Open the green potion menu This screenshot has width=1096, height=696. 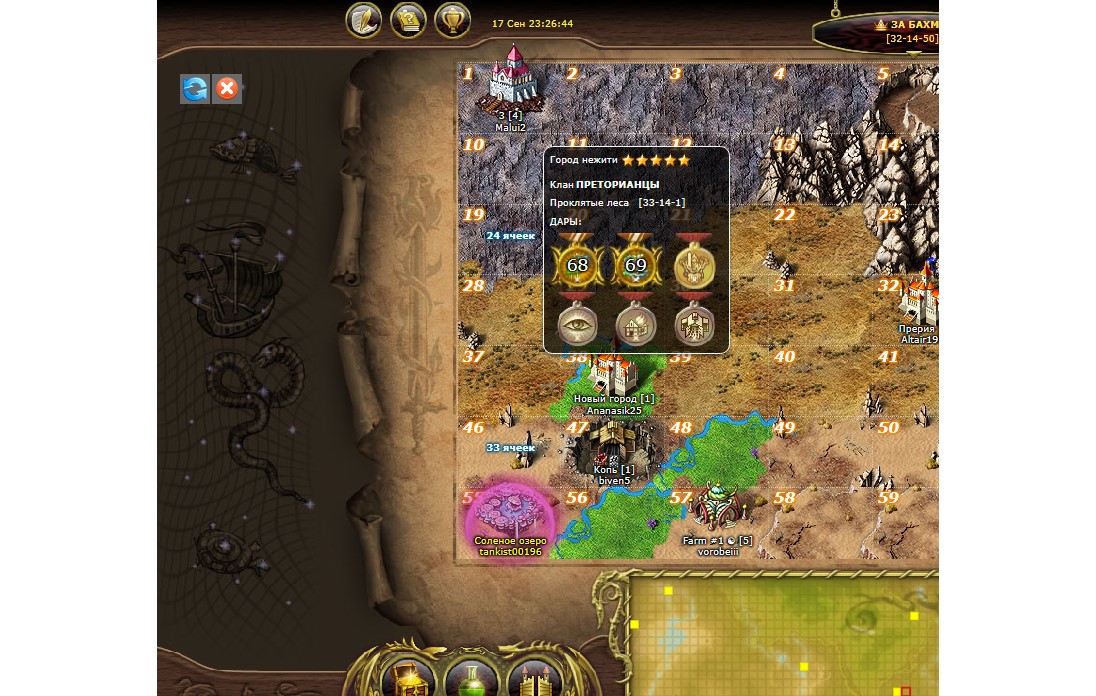pyautogui.click(x=471, y=677)
